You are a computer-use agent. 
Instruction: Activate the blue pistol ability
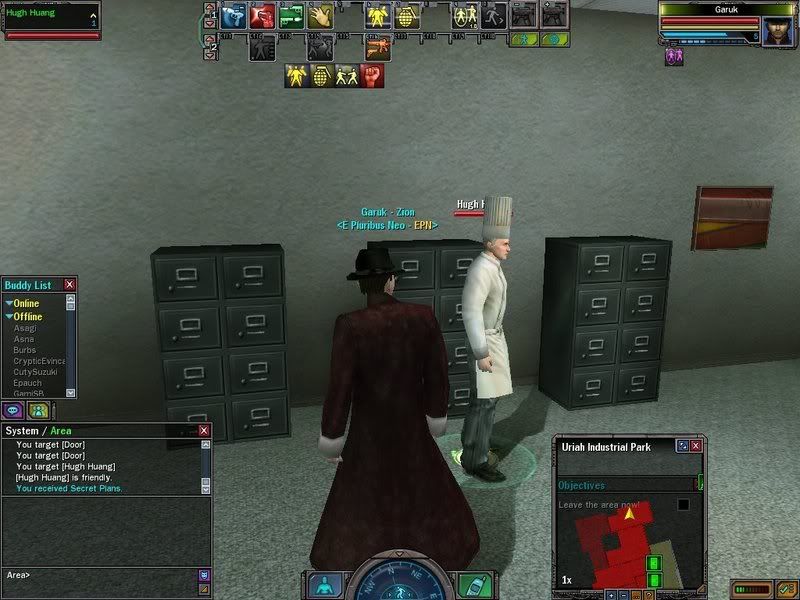click(233, 16)
